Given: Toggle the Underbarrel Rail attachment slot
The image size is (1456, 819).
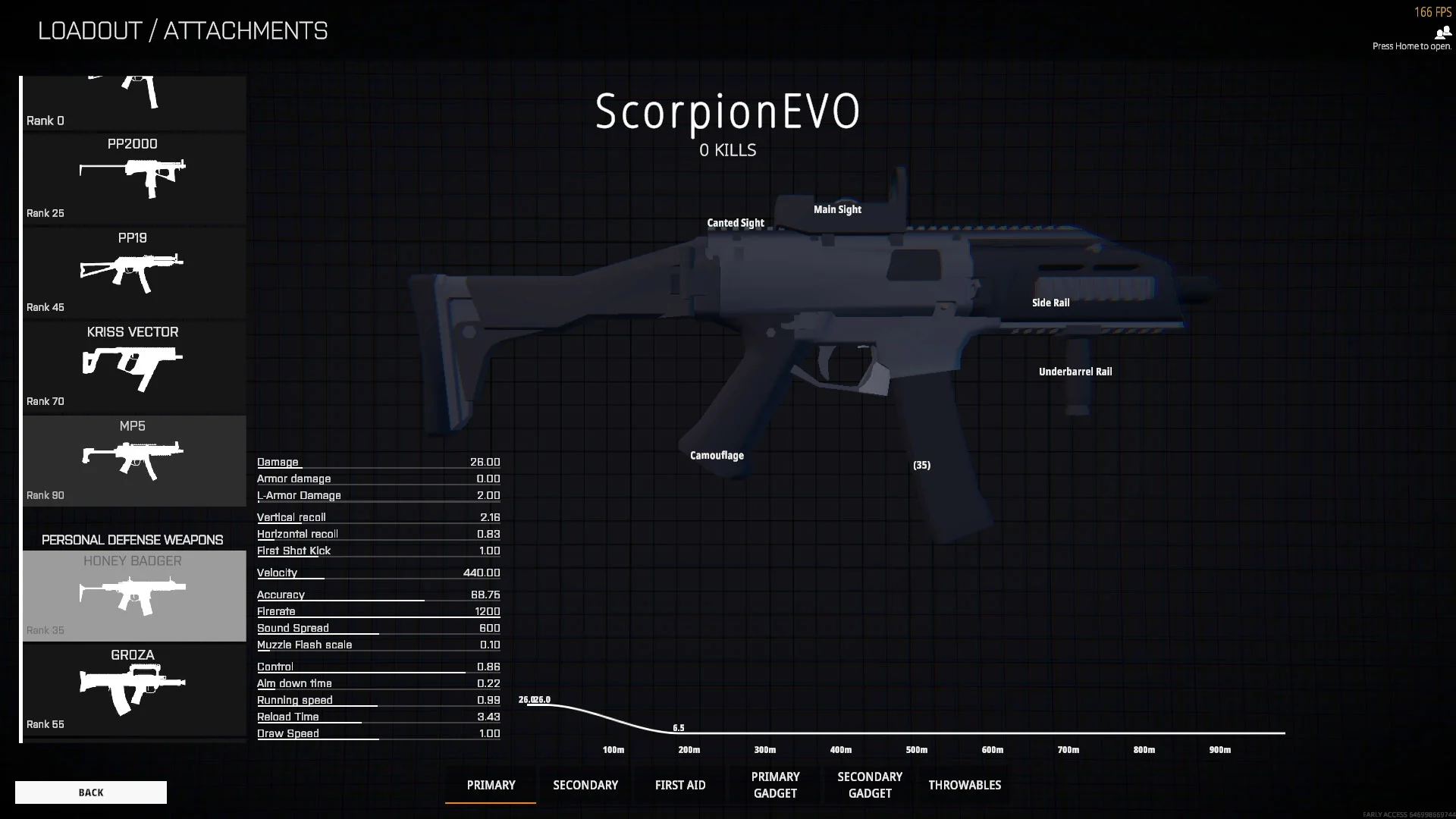Looking at the screenshot, I should coord(1075,372).
